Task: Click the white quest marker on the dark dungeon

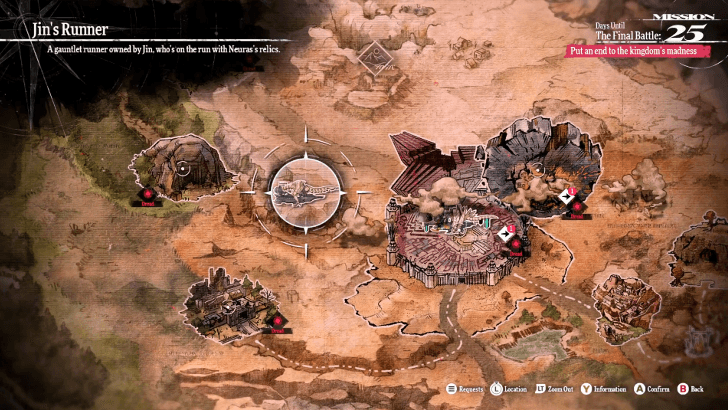Action: click(567, 197)
